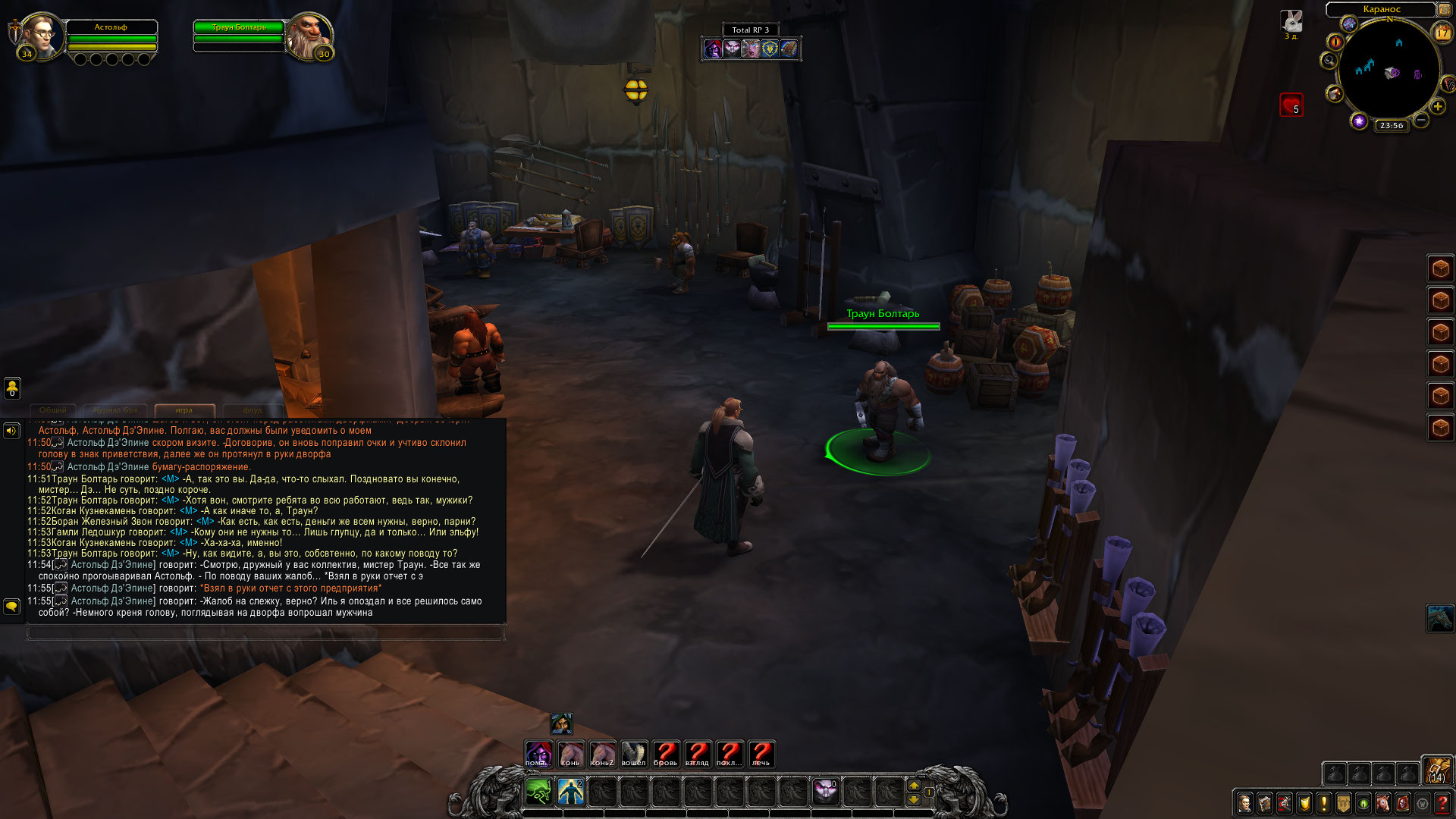This screenshot has height=819, width=1456.
Task: Activate the green running ability in slot 1
Action: point(538,792)
